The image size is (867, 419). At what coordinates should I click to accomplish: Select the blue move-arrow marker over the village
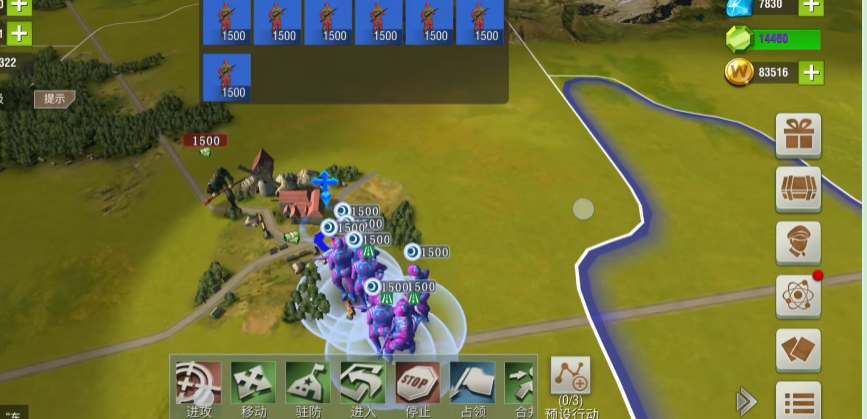[323, 185]
